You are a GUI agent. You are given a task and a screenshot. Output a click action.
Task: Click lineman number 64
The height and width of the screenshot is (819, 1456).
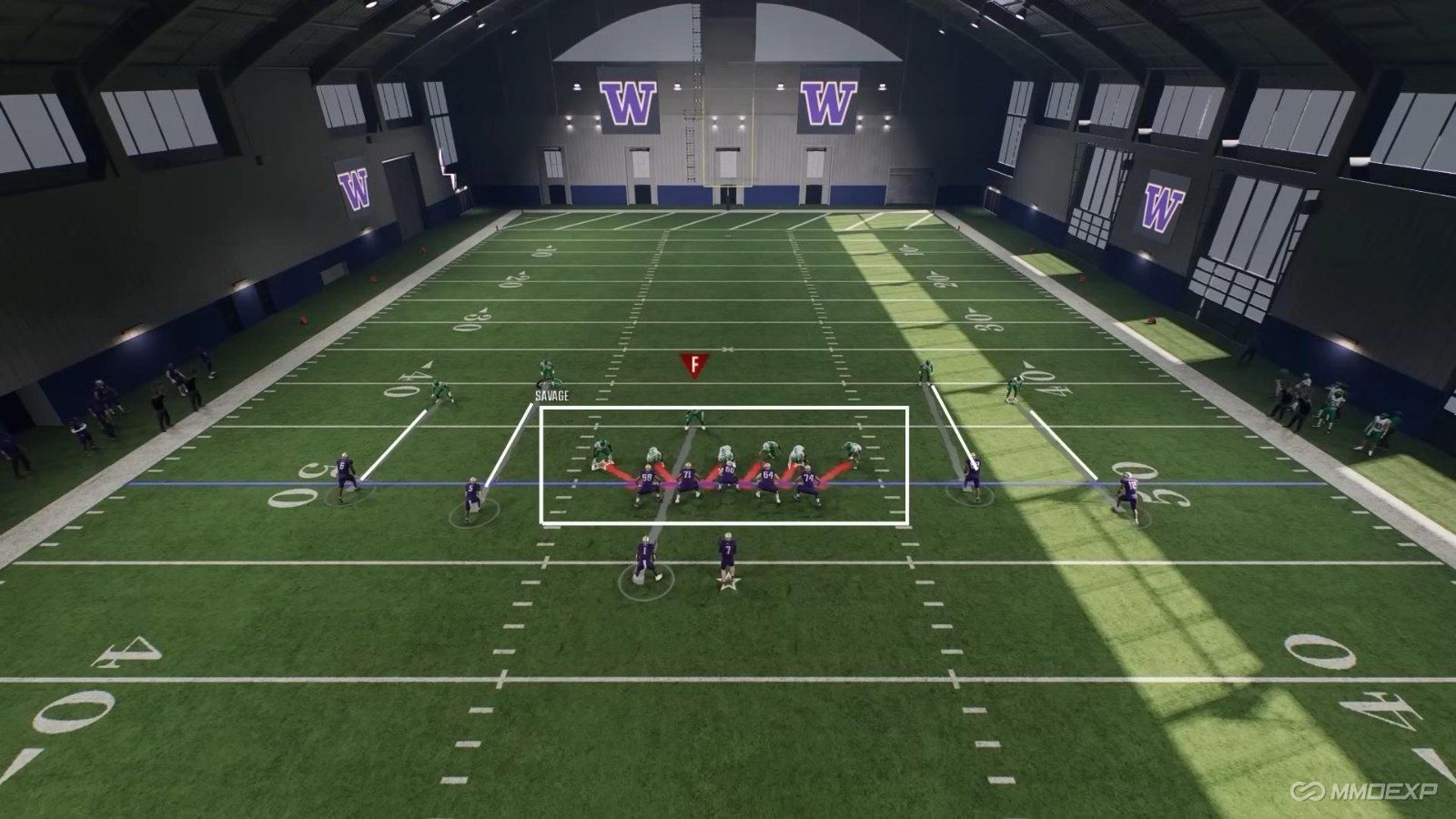[x=768, y=474]
